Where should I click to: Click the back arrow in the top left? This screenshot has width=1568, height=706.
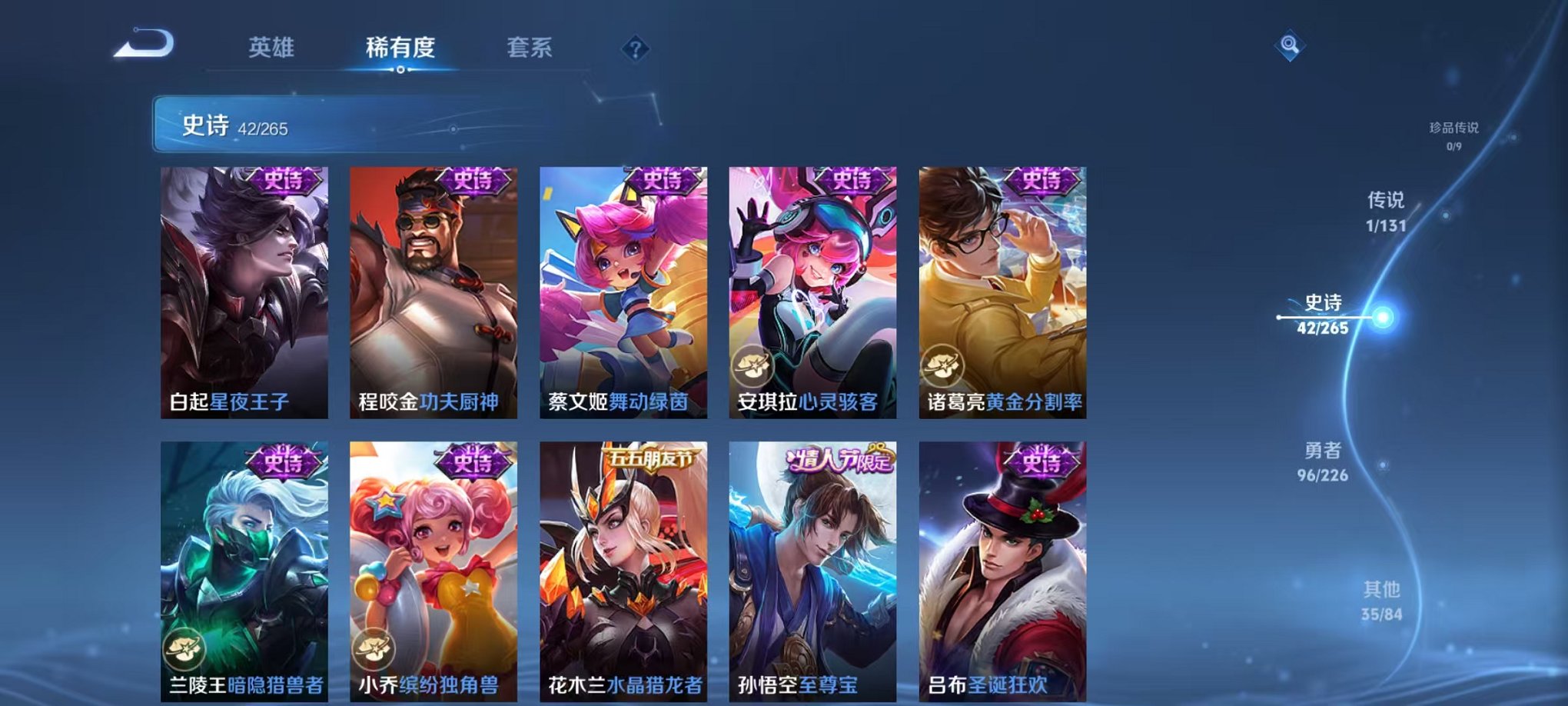tap(143, 44)
